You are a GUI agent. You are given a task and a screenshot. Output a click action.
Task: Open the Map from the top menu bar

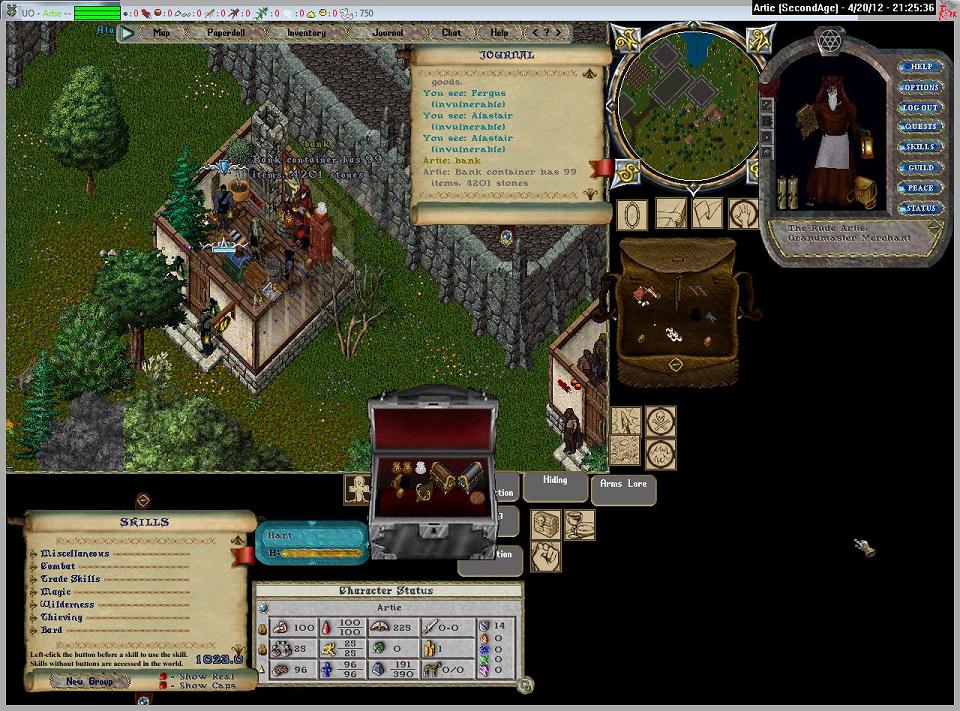pos(161,33)
